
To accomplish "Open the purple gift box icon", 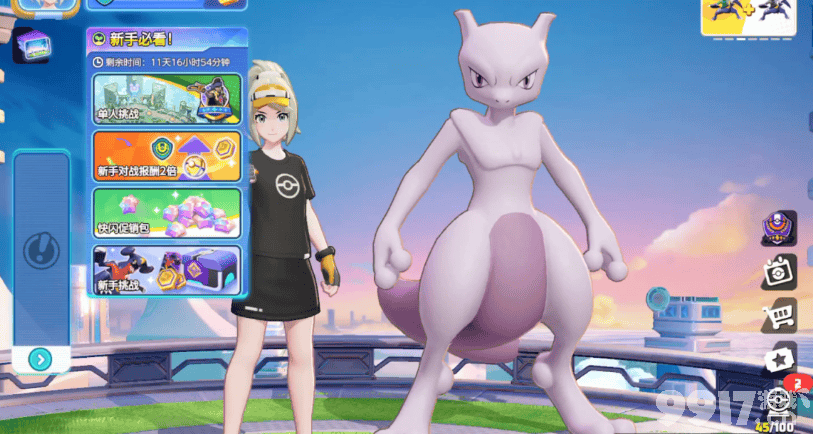I will pos(32,47).
